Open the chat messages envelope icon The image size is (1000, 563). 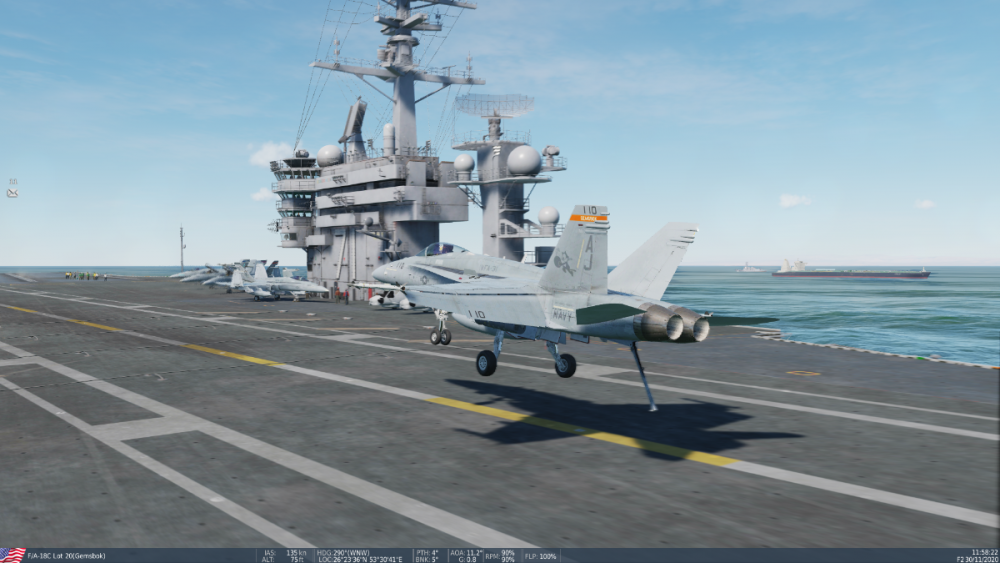coord(12,192)
